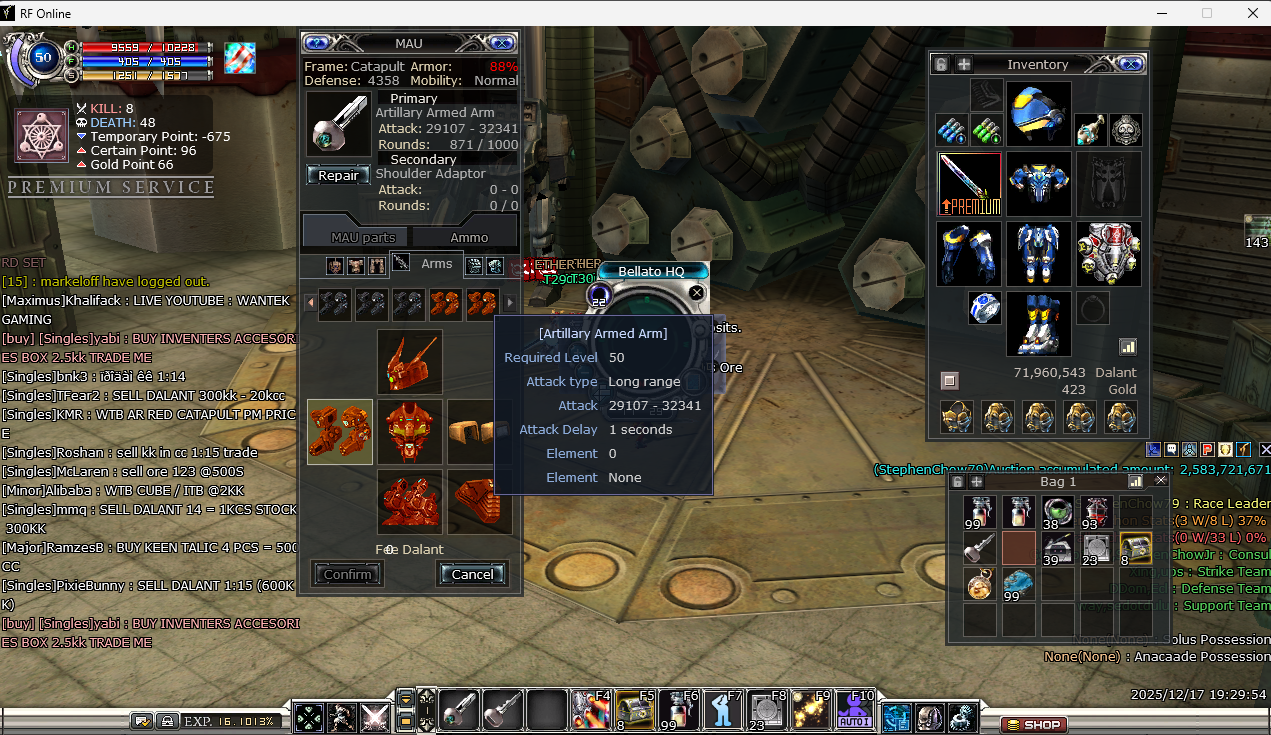Maximize the RF Online window
Viewport: 1271px width, 735px height.
click(x=1207, y=13)
